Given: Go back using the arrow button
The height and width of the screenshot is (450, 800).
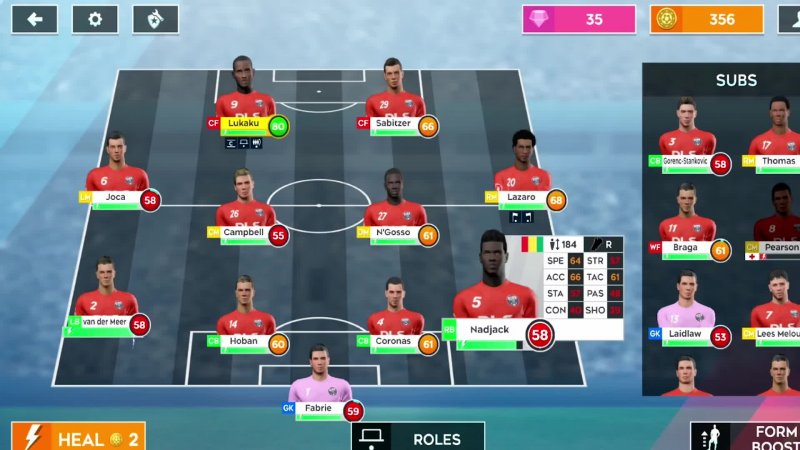Looking at the screenshot, I should (x=35, y=19).
